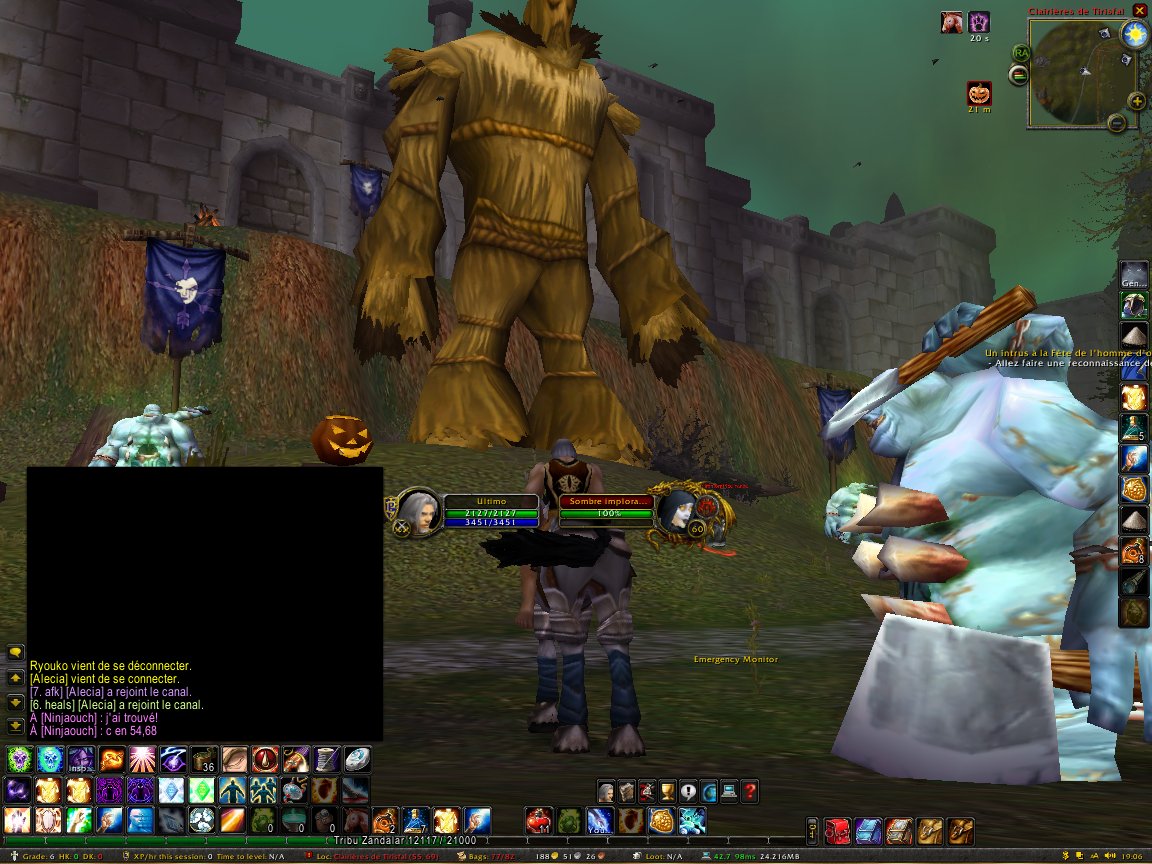This screenshot has width=1152, height=864.
Task: Click the Ultimo player portrait
Action: pyautogui.click(x=420, y=510)
